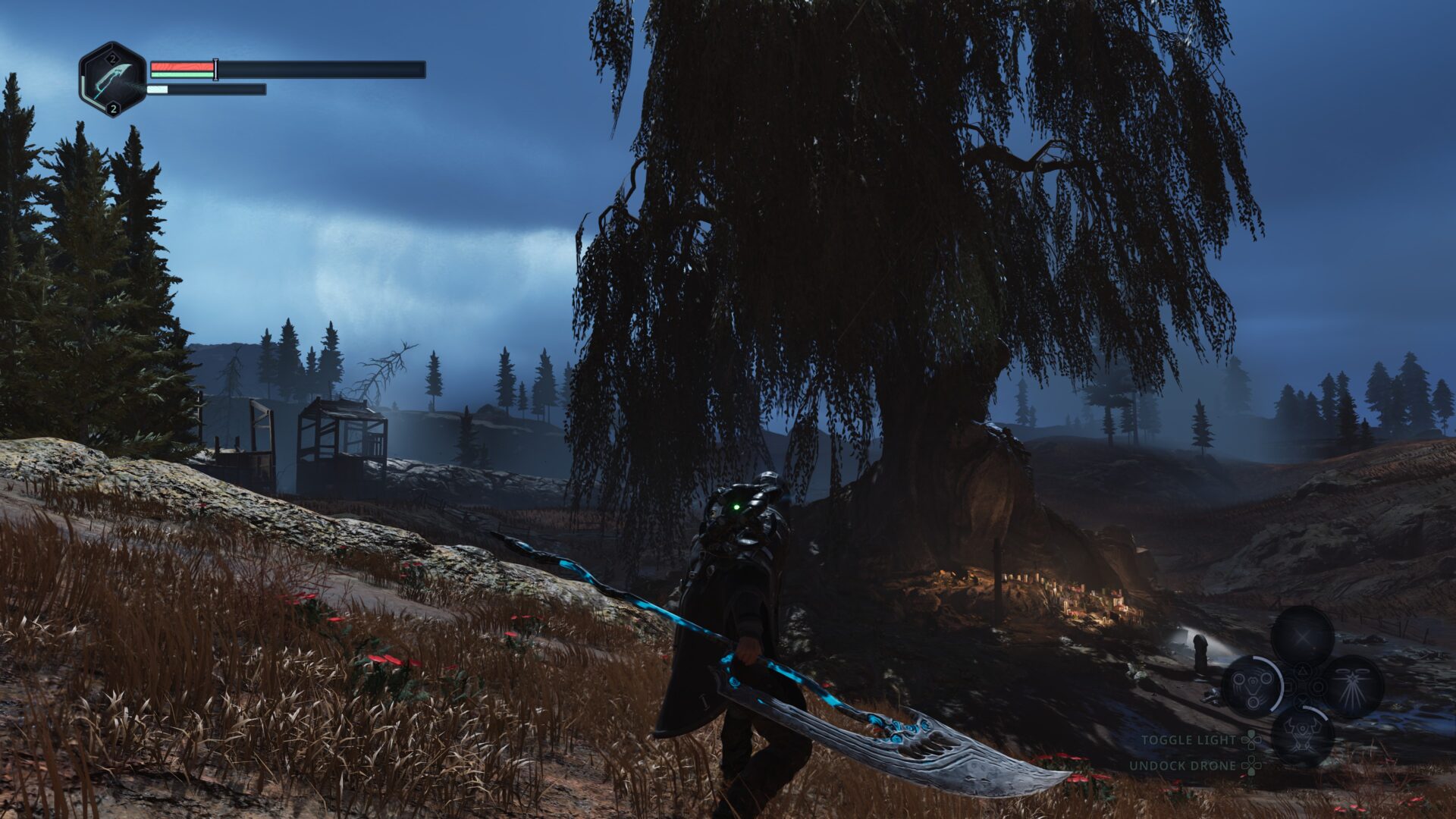This screenshot has width=1456, height=819.
Task: Click the Toggle Light label
Action: pos(1188,740)
